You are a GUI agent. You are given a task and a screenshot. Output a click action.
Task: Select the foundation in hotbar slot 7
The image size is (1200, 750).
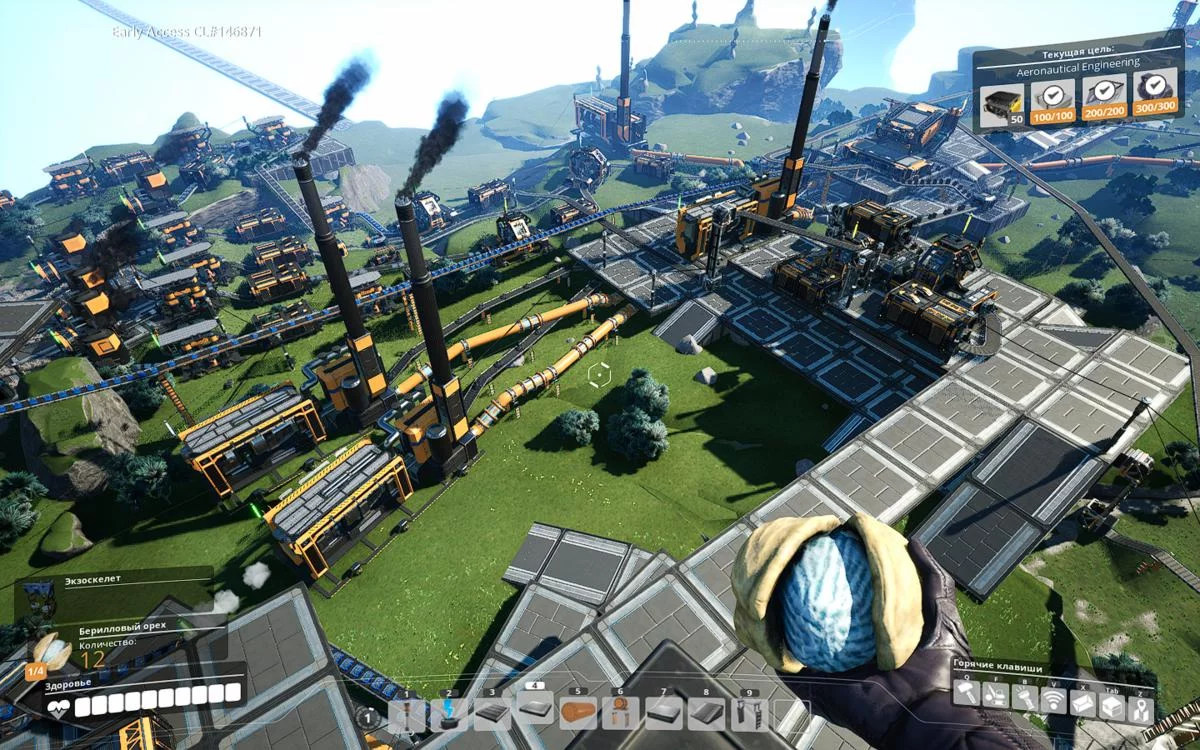(663, 714)
